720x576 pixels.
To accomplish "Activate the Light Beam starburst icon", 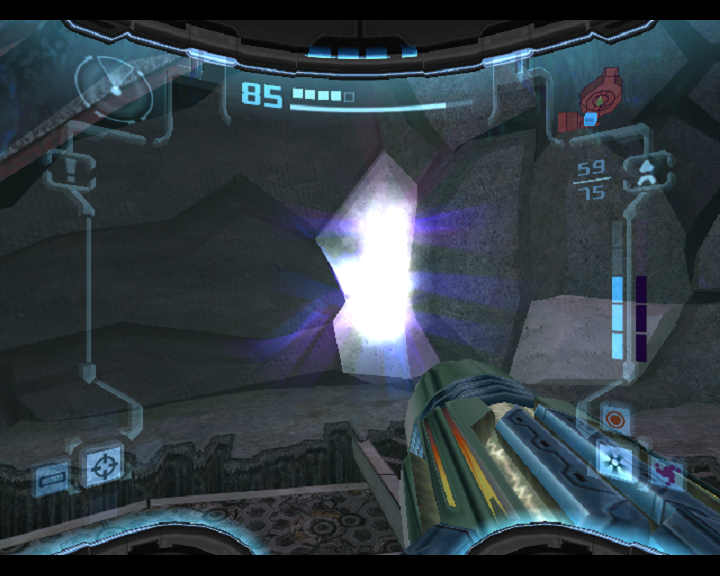I will point(613,458).
